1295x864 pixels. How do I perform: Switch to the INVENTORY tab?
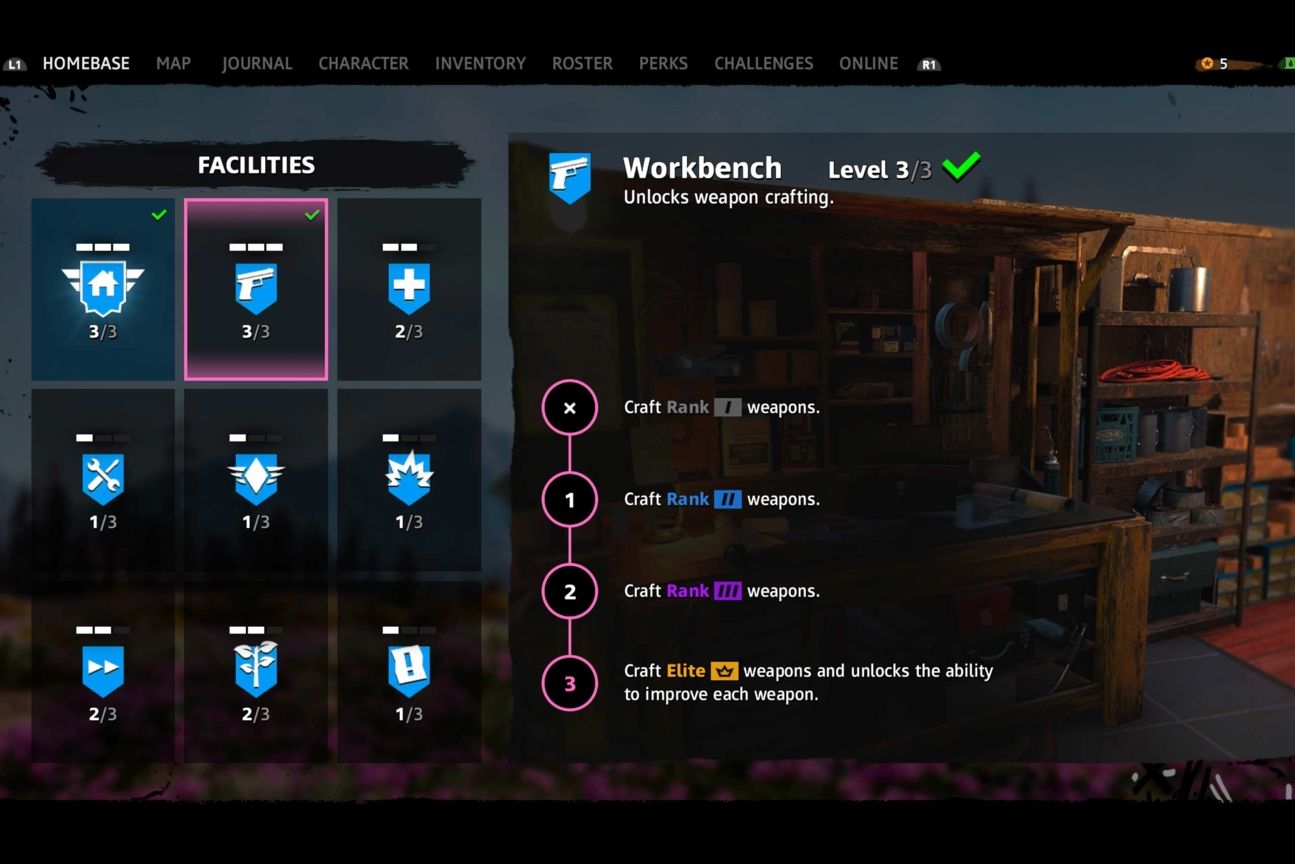(480, 63)
